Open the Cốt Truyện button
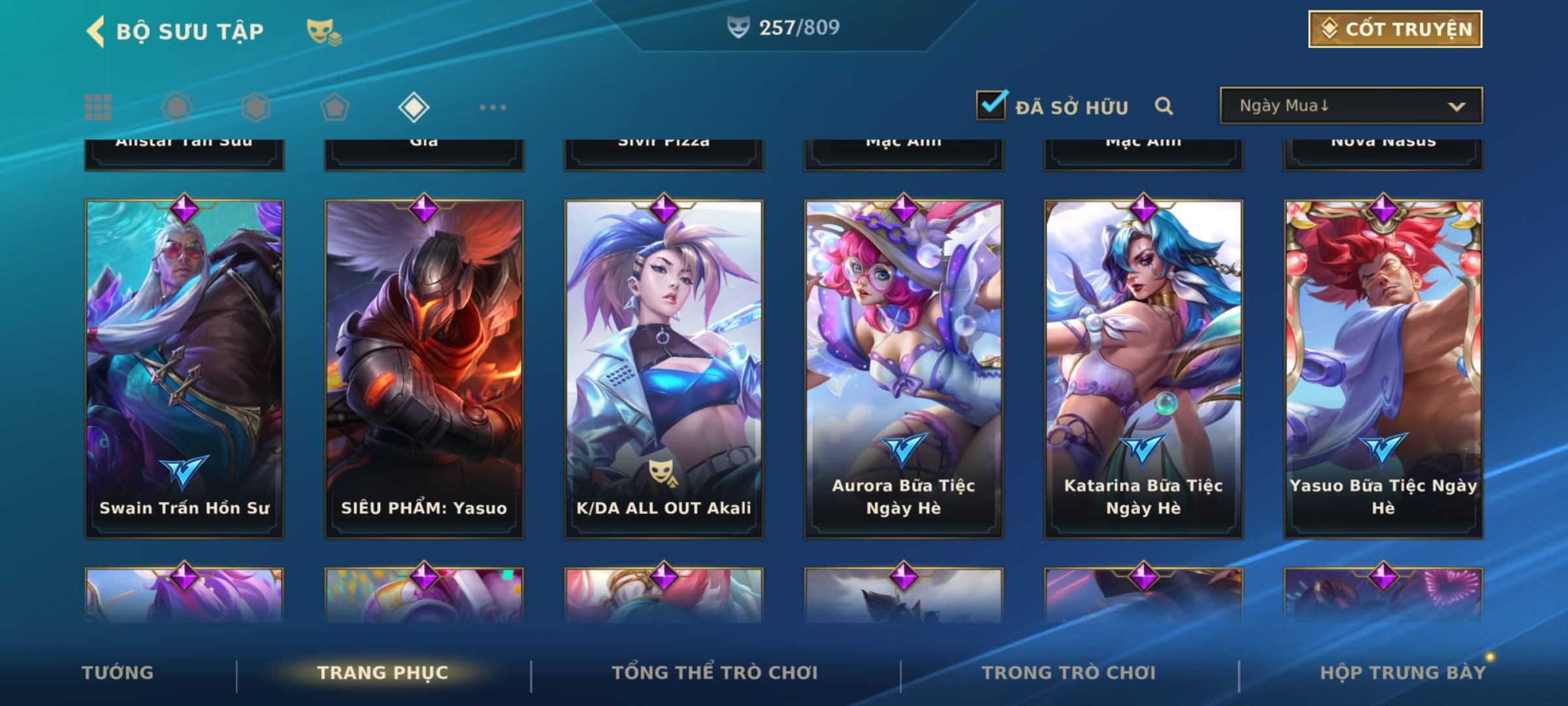The image size is (1568, 706). point(1395,29)
